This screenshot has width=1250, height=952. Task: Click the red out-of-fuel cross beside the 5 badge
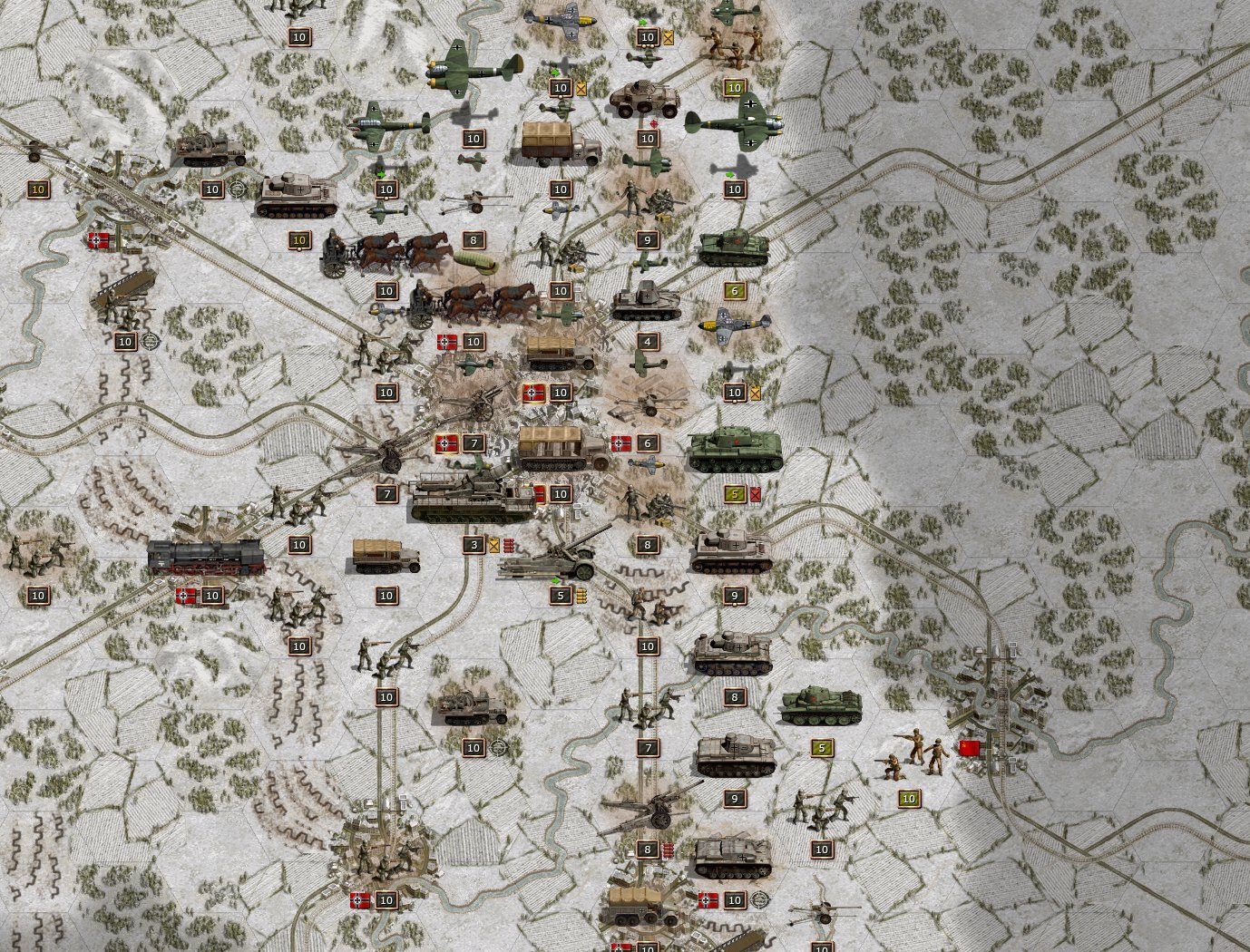753,495
